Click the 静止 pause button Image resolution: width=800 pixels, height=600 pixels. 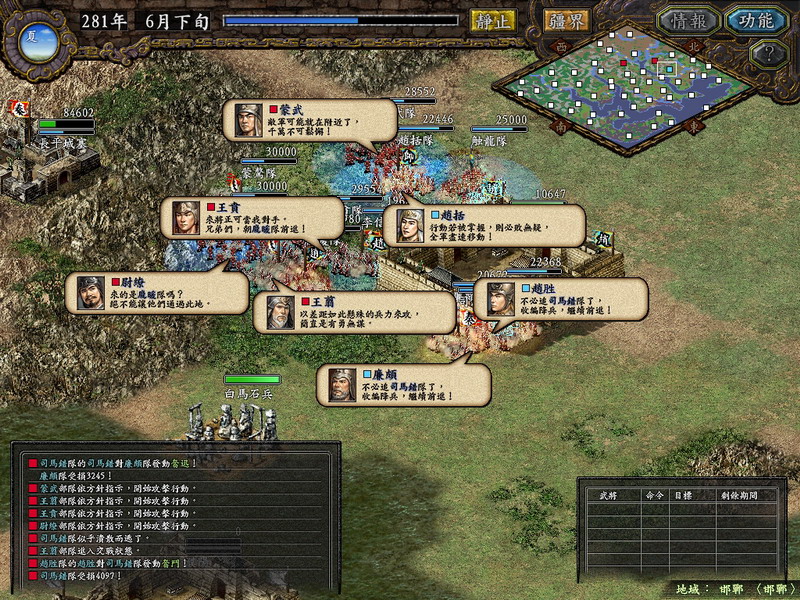(x=492, y=20)
